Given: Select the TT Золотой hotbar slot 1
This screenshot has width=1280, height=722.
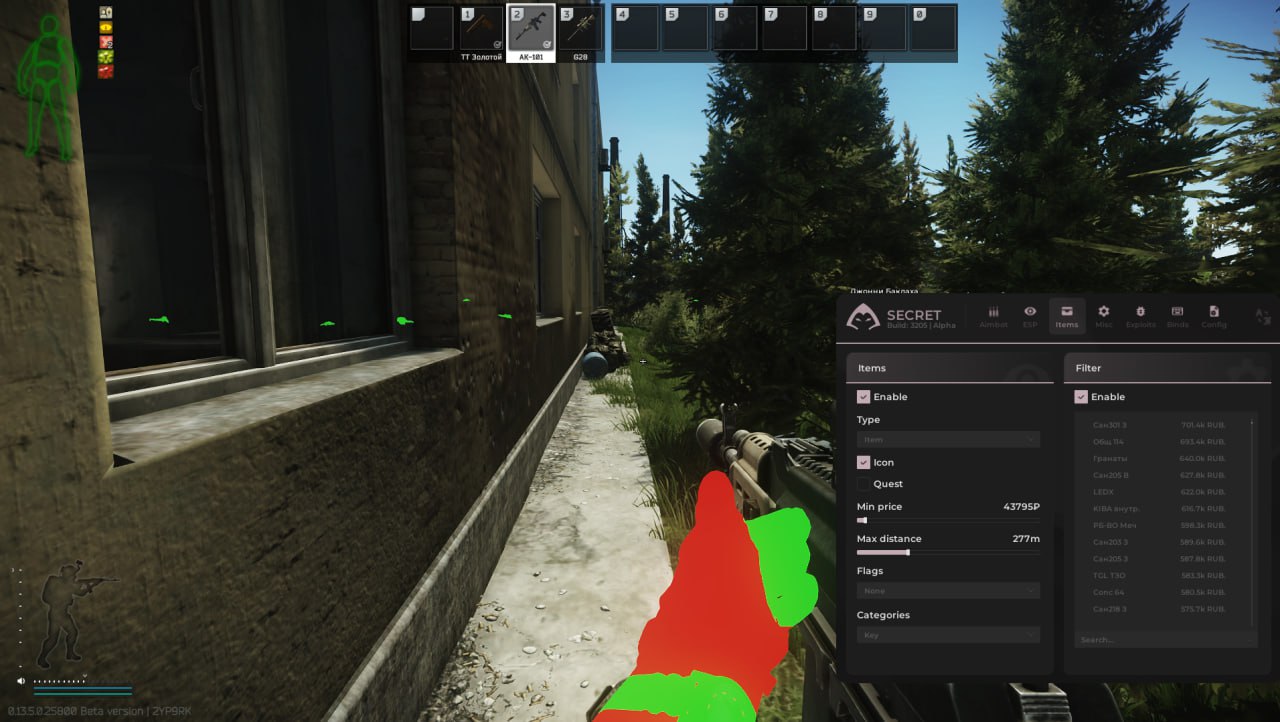Looking at the screenshot, I should (x=481, y=29).
